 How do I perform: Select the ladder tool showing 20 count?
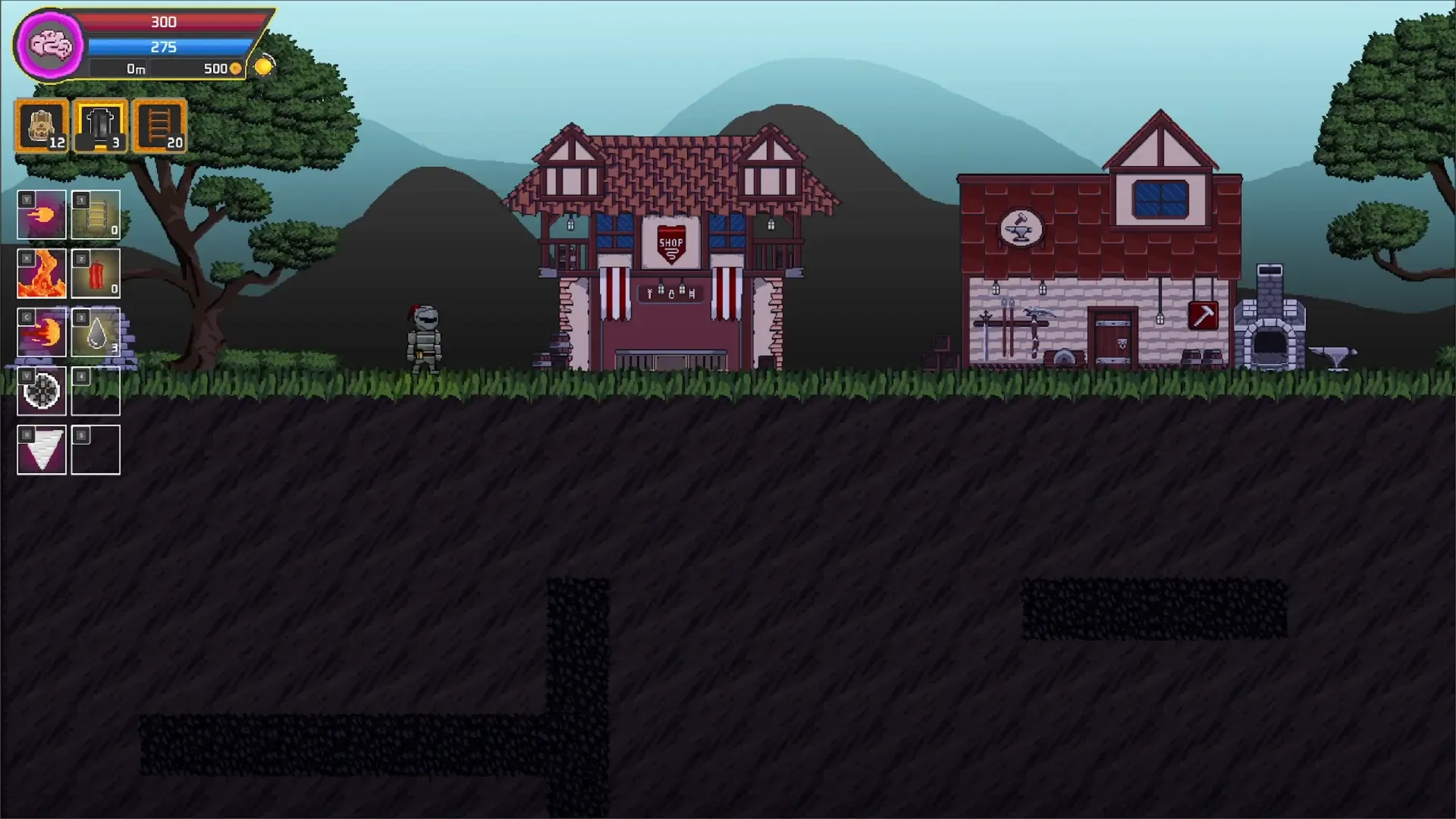click(158, 126)
